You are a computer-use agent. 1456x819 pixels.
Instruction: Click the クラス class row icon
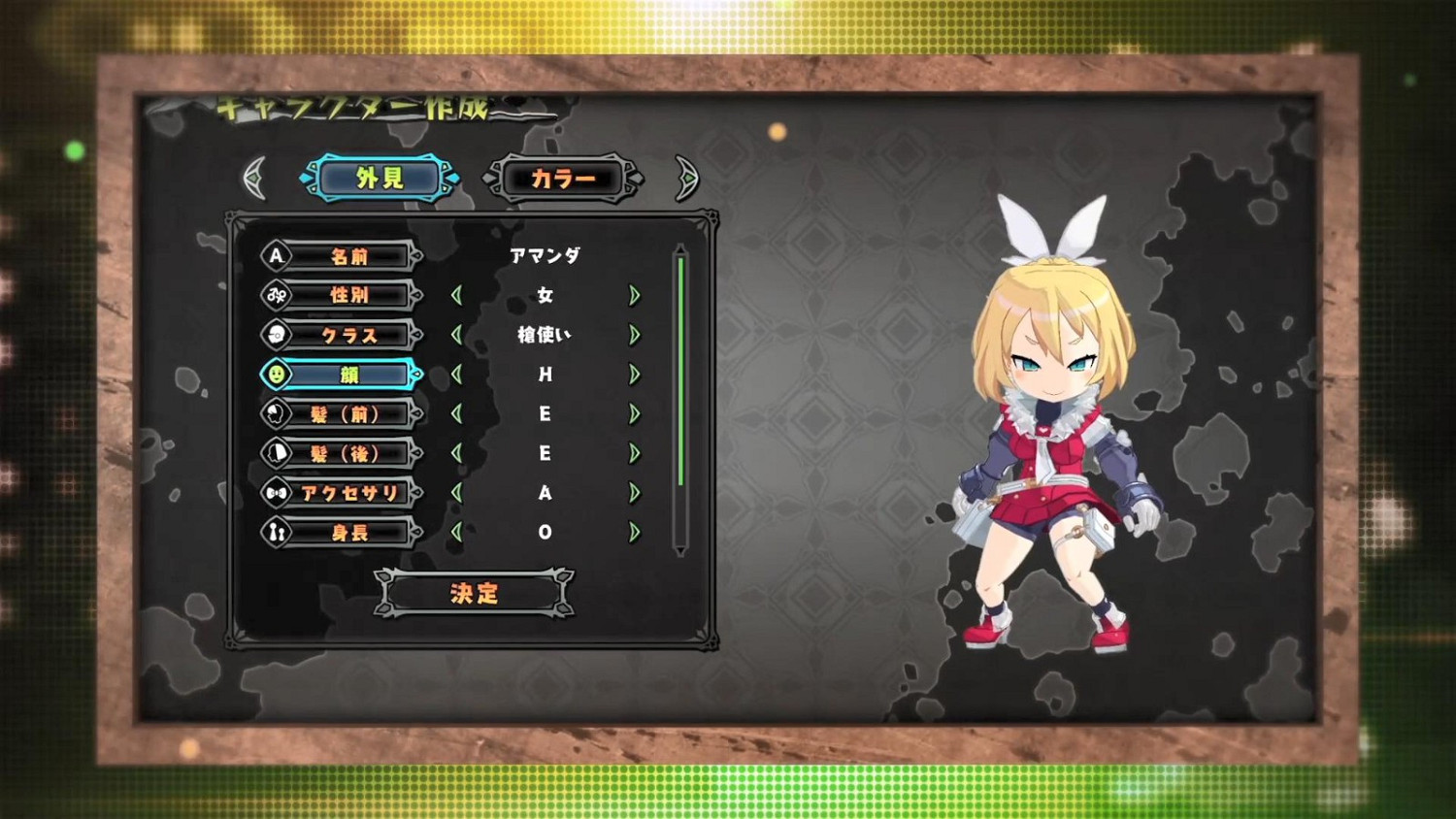point(276,335)
